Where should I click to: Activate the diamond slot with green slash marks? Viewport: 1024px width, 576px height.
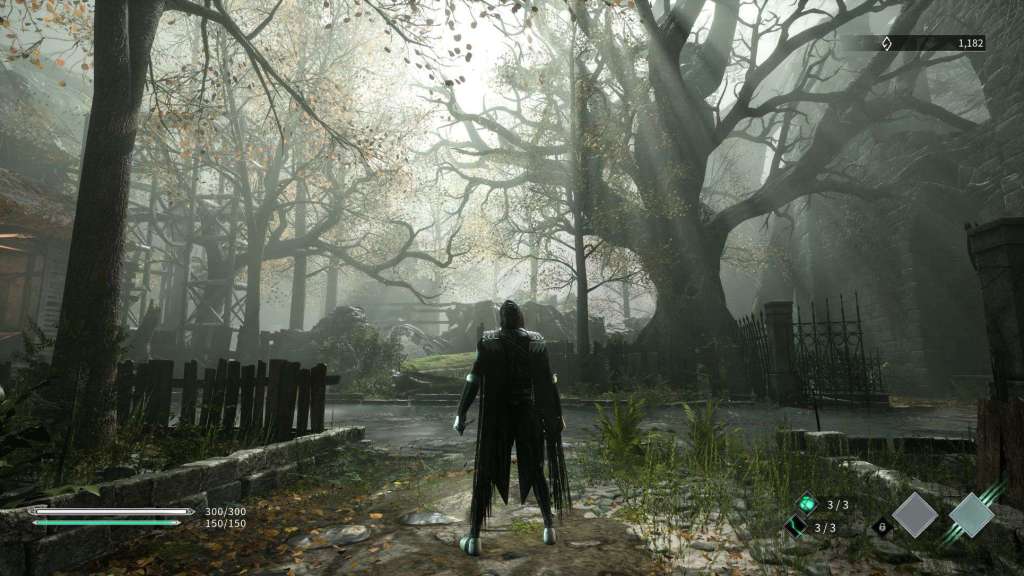[971, 515]
